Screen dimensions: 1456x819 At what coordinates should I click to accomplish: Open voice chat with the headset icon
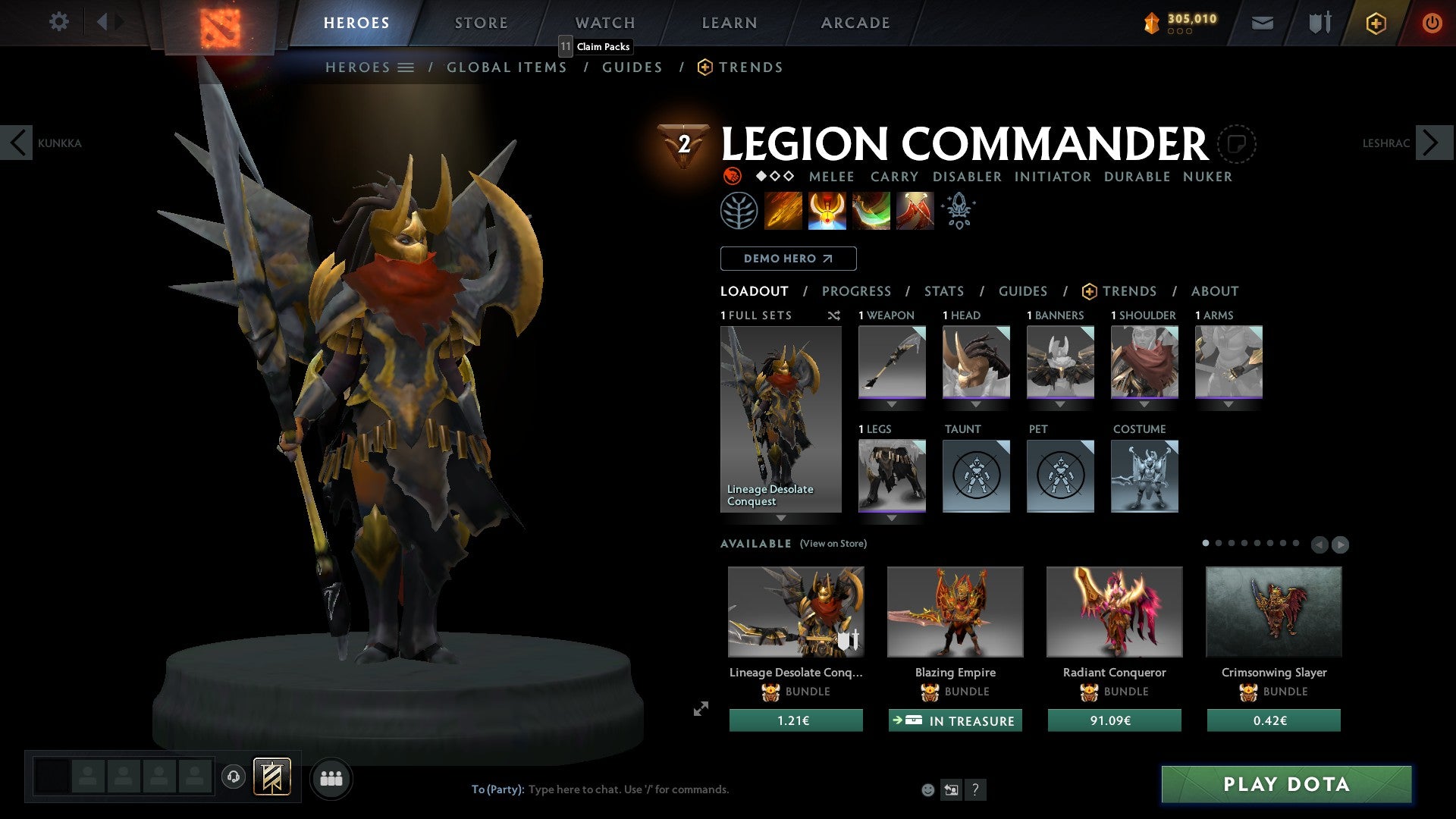pyautogui.click(x=234, y=777)
